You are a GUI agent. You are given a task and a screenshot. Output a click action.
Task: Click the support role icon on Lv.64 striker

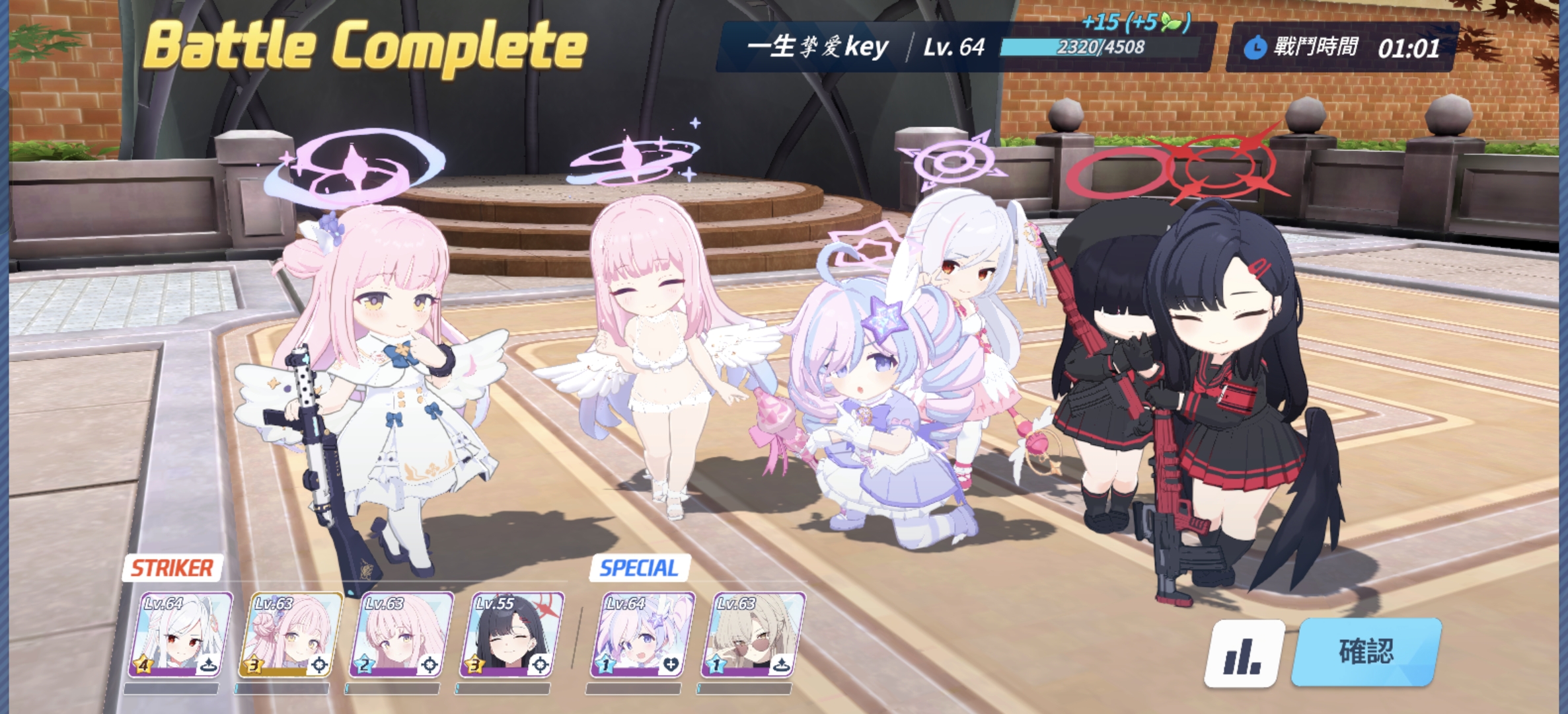point(209,664)
